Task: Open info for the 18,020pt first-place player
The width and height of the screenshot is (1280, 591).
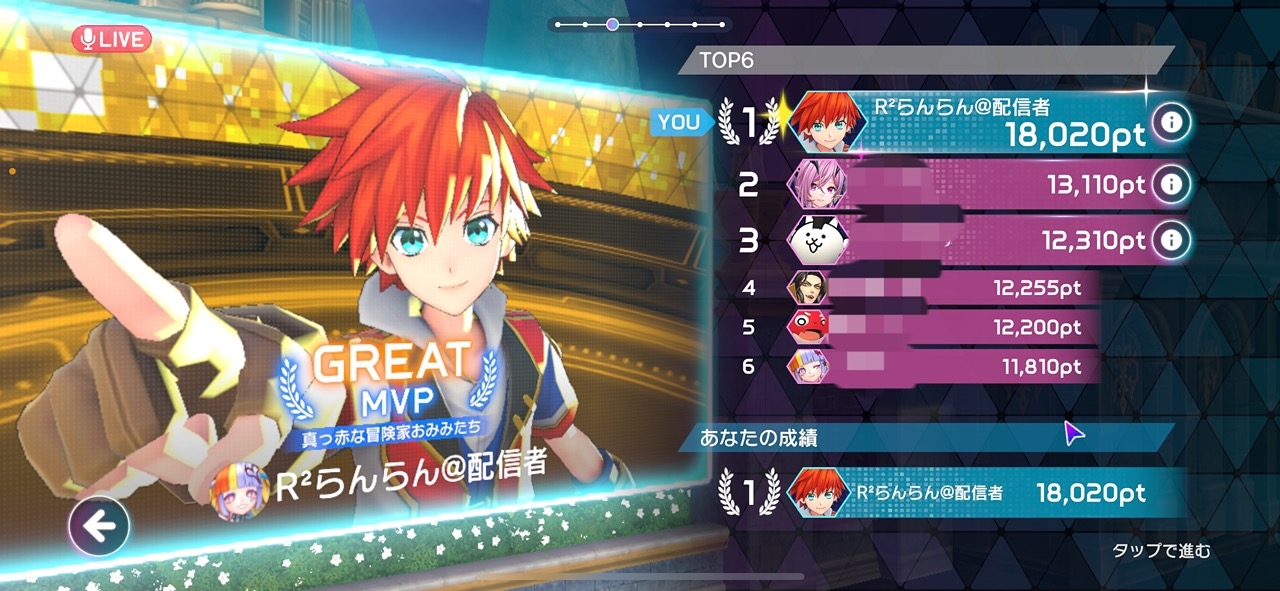Action: point(1169,123)
